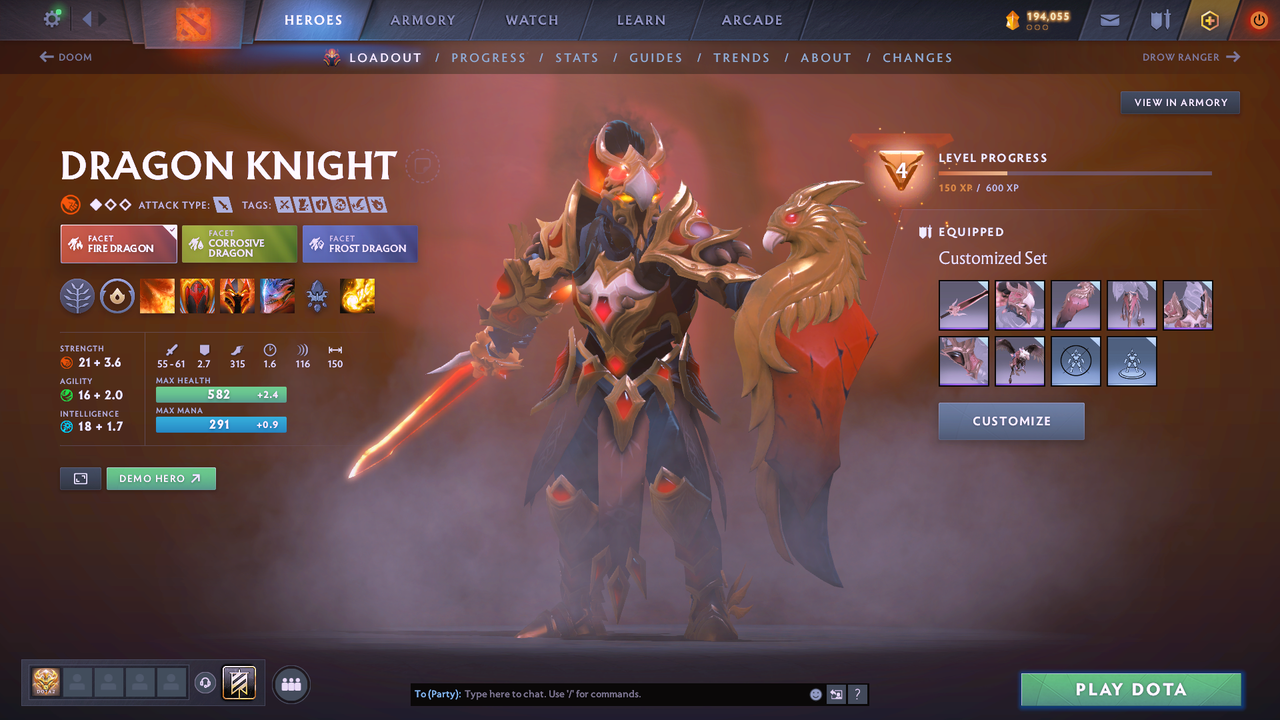Select the Corrosive Dragon facet
This screenshot has height=720, width=1280.
239,243
